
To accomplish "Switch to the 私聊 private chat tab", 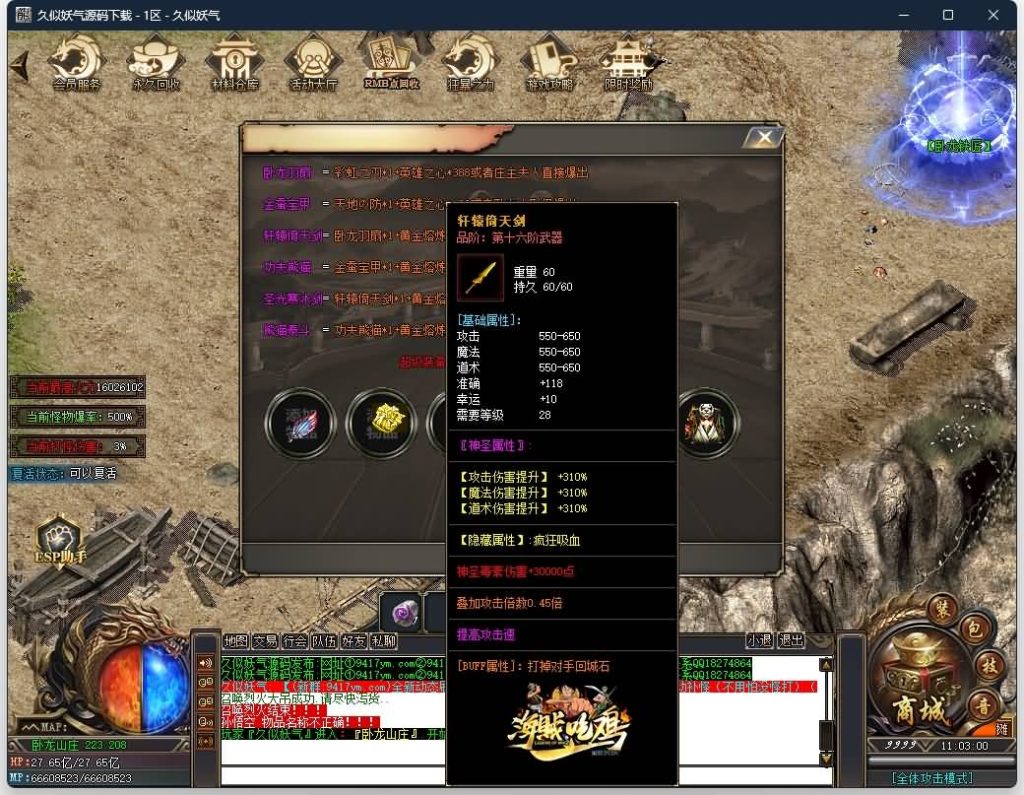I will 384,641.
